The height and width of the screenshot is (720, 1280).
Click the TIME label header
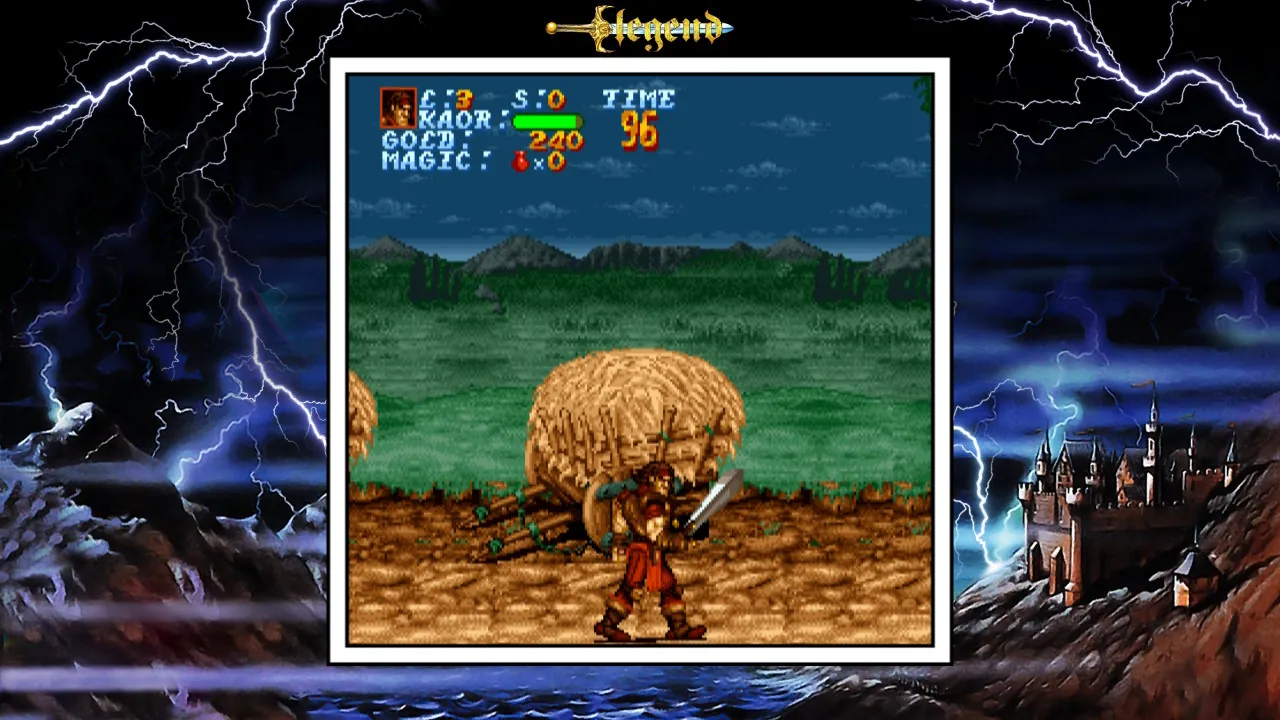point(641,99)
